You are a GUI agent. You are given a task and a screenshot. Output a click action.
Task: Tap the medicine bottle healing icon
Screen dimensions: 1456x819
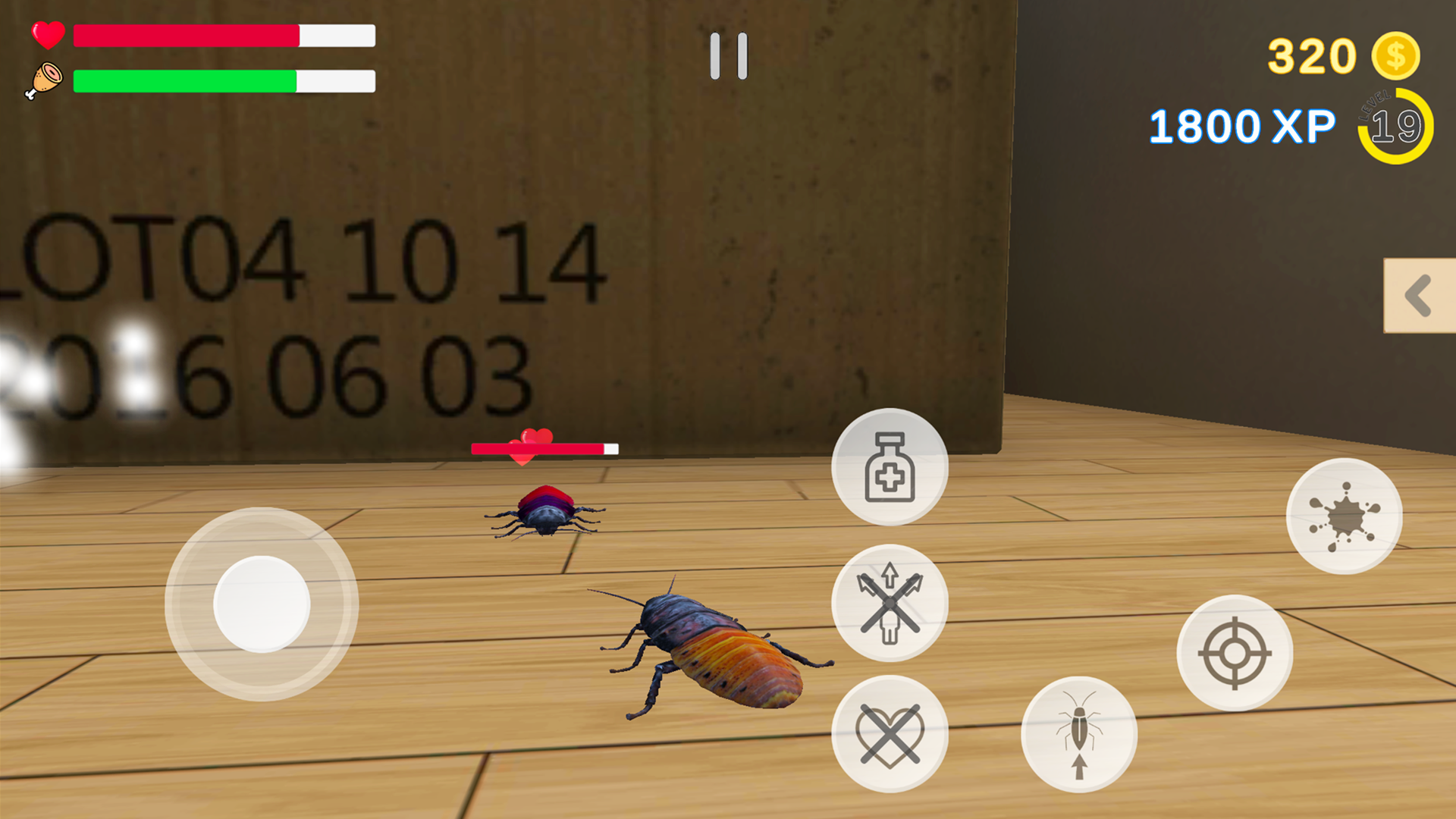[x=890, y=468]
